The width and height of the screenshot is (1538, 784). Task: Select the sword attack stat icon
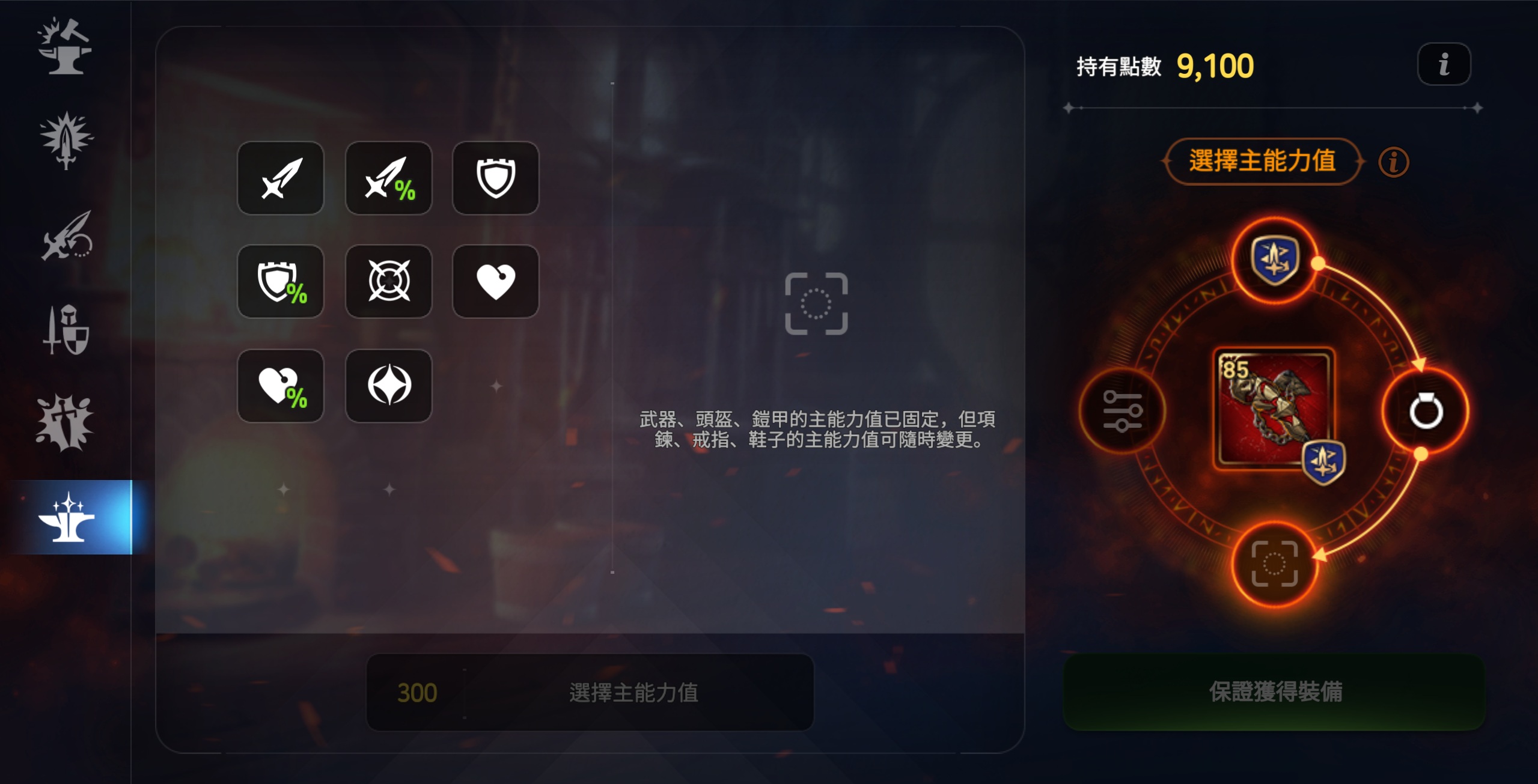tap(280, 178)
